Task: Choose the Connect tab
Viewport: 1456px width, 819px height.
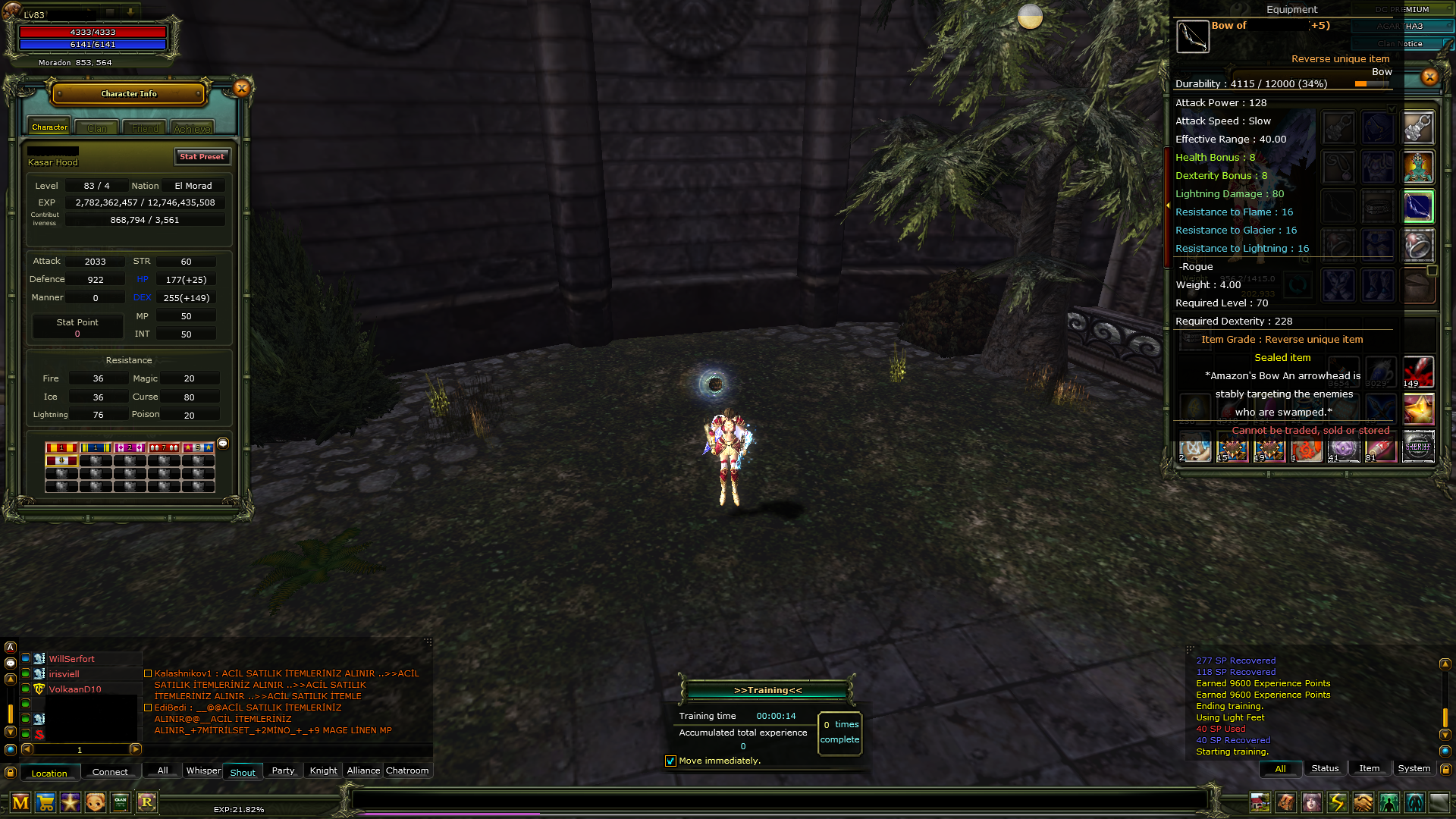Action: 110,772
